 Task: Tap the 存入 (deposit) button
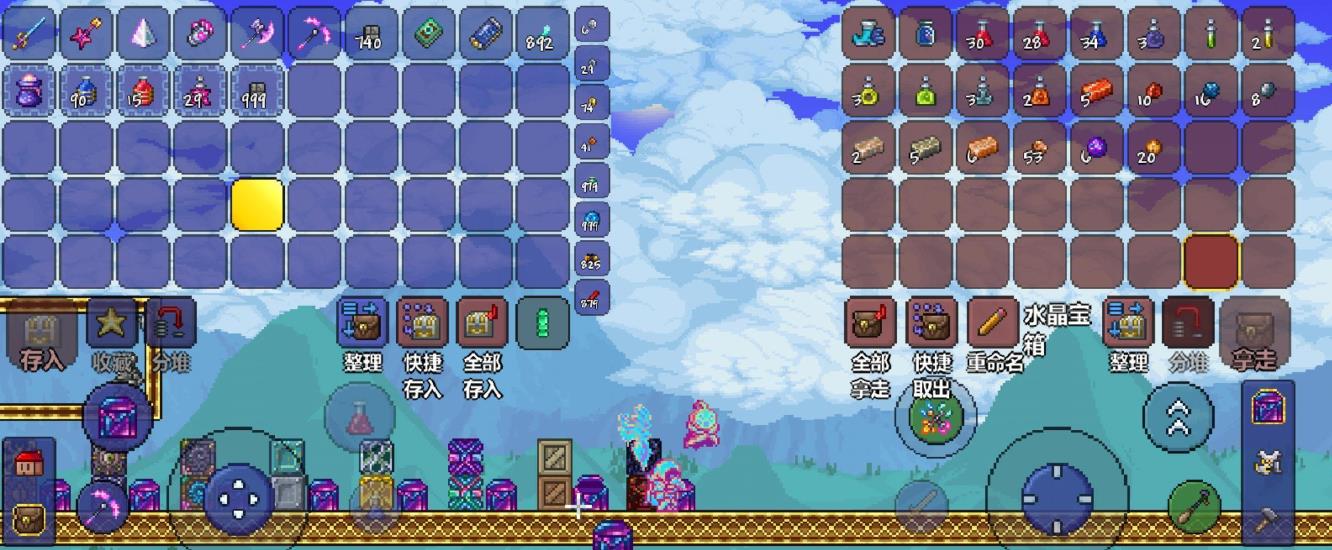(42, 328)
